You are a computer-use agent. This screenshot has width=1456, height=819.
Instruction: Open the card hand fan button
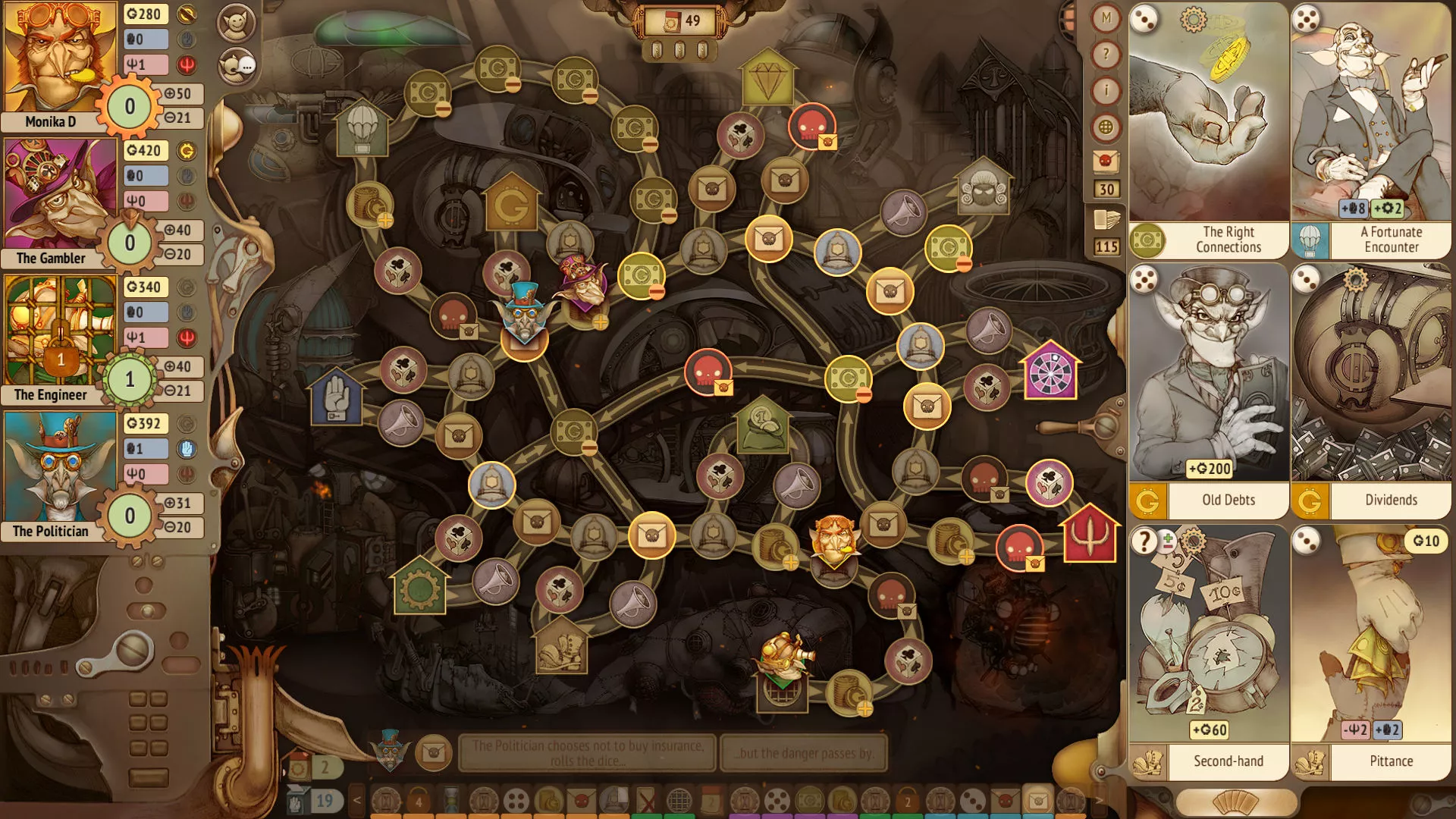pos(1235,802)
